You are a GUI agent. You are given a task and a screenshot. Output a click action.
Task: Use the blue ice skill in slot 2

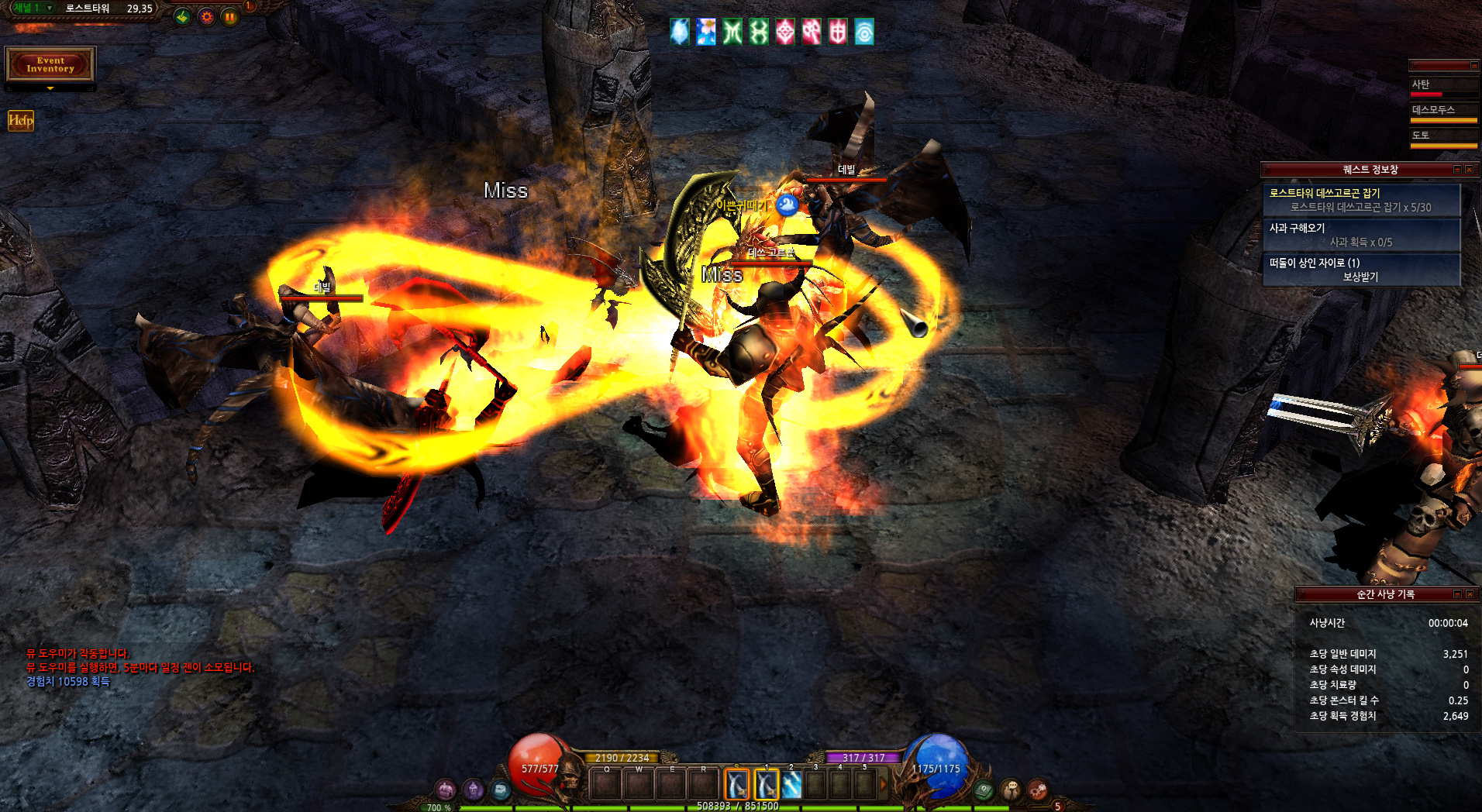[791, 784]
